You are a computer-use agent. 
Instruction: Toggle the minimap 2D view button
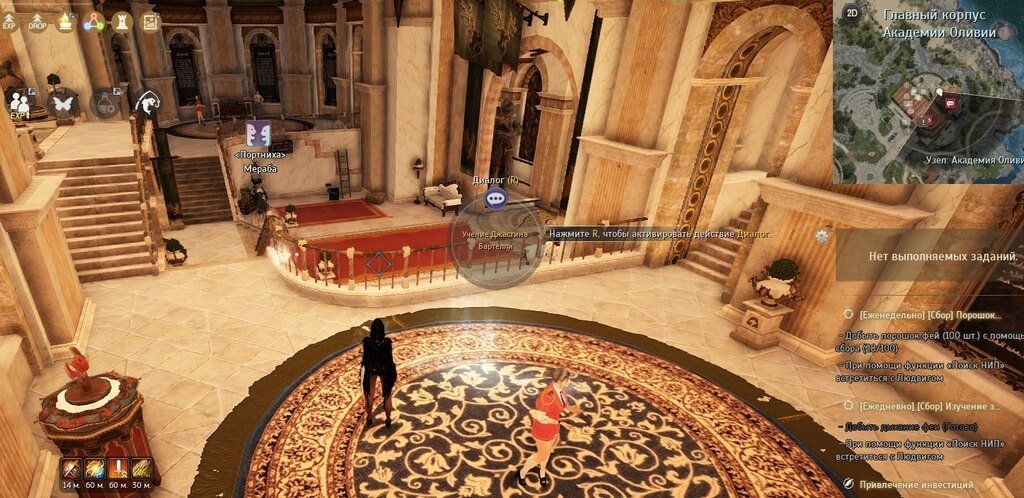[851, 12]
